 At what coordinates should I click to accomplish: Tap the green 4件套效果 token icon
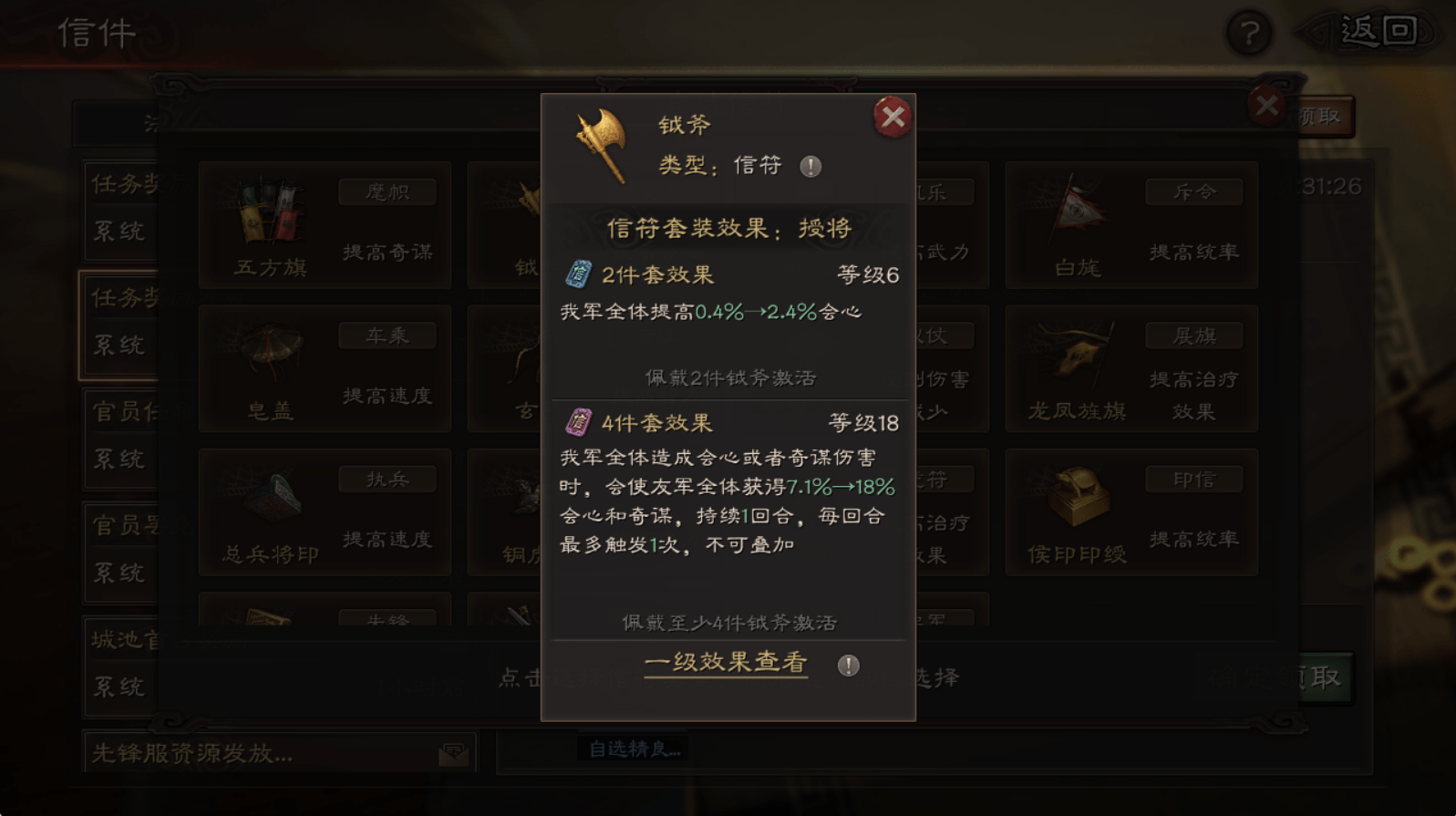tap(578, 420)
